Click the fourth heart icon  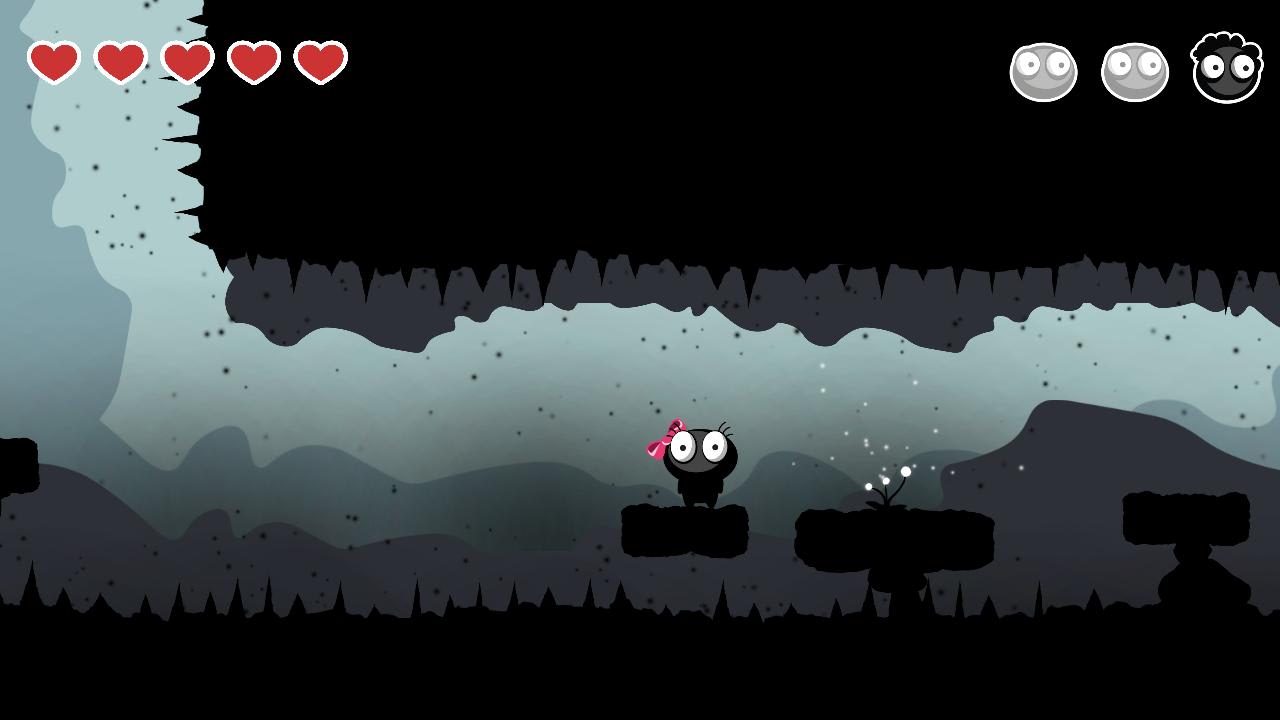coord(253,62)
